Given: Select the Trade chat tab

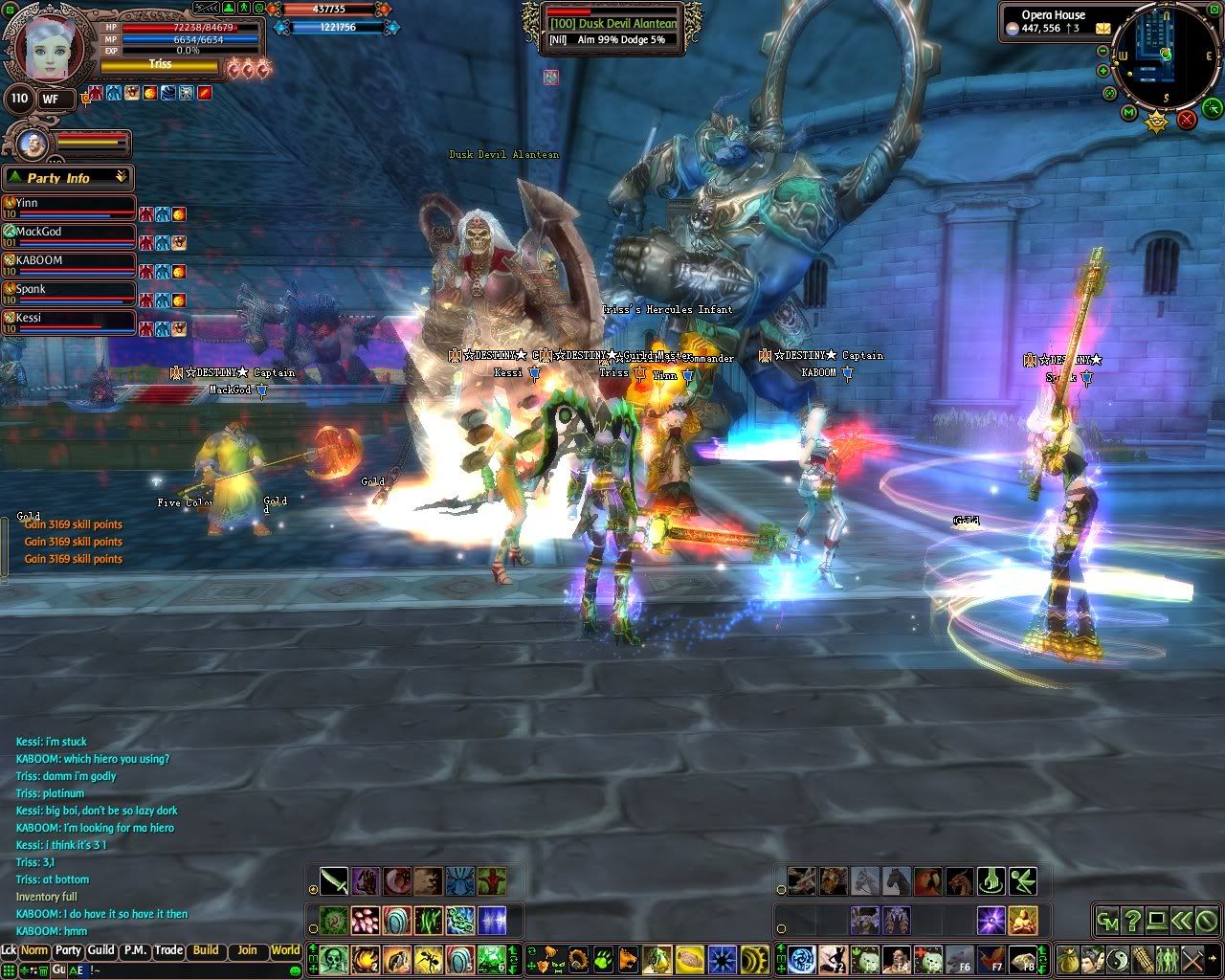Looking at the screenshot, I should tap(168, 950).
